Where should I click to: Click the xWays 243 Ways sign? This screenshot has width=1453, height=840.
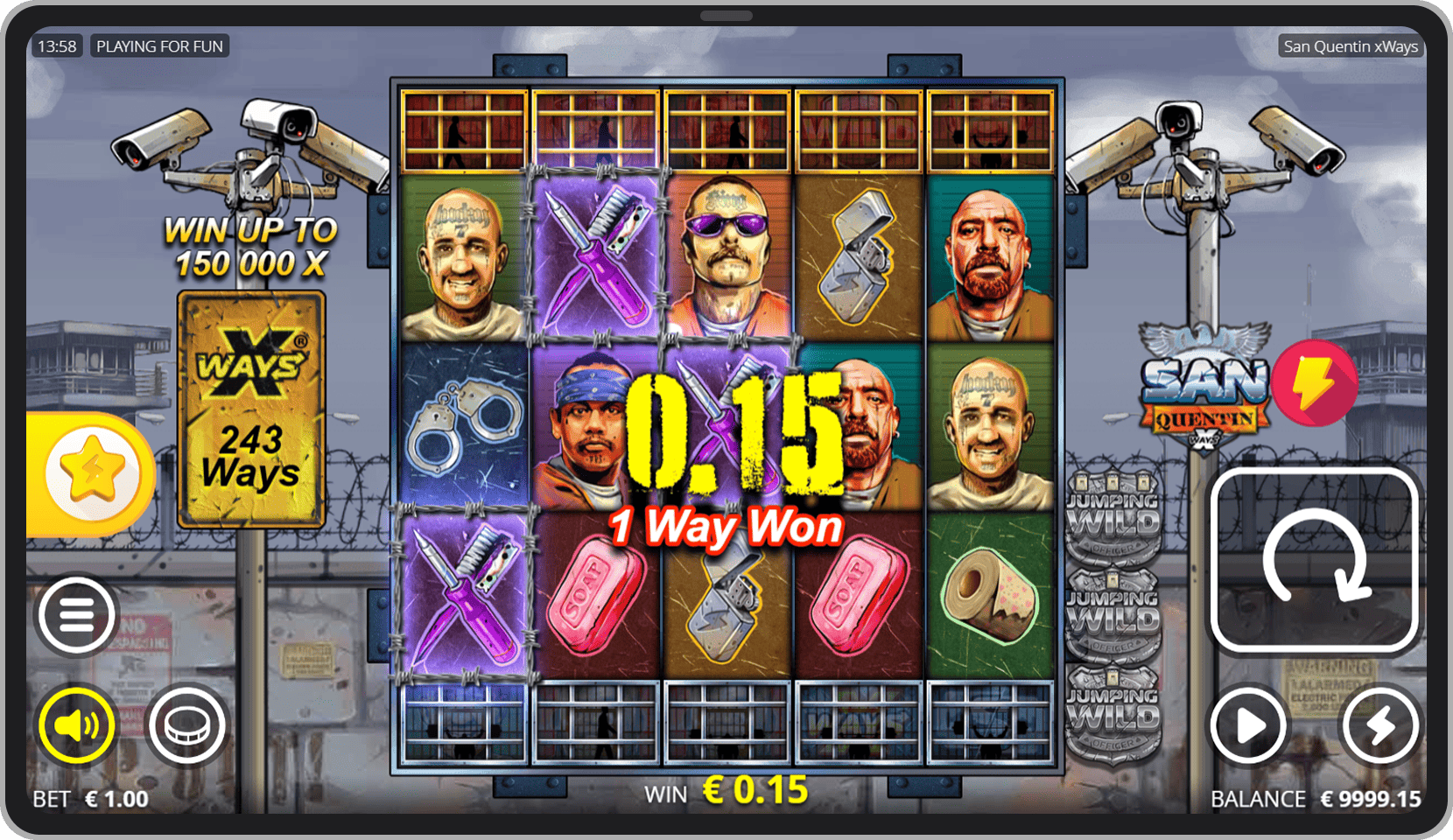pyautogui.click(x=250, y=409)
